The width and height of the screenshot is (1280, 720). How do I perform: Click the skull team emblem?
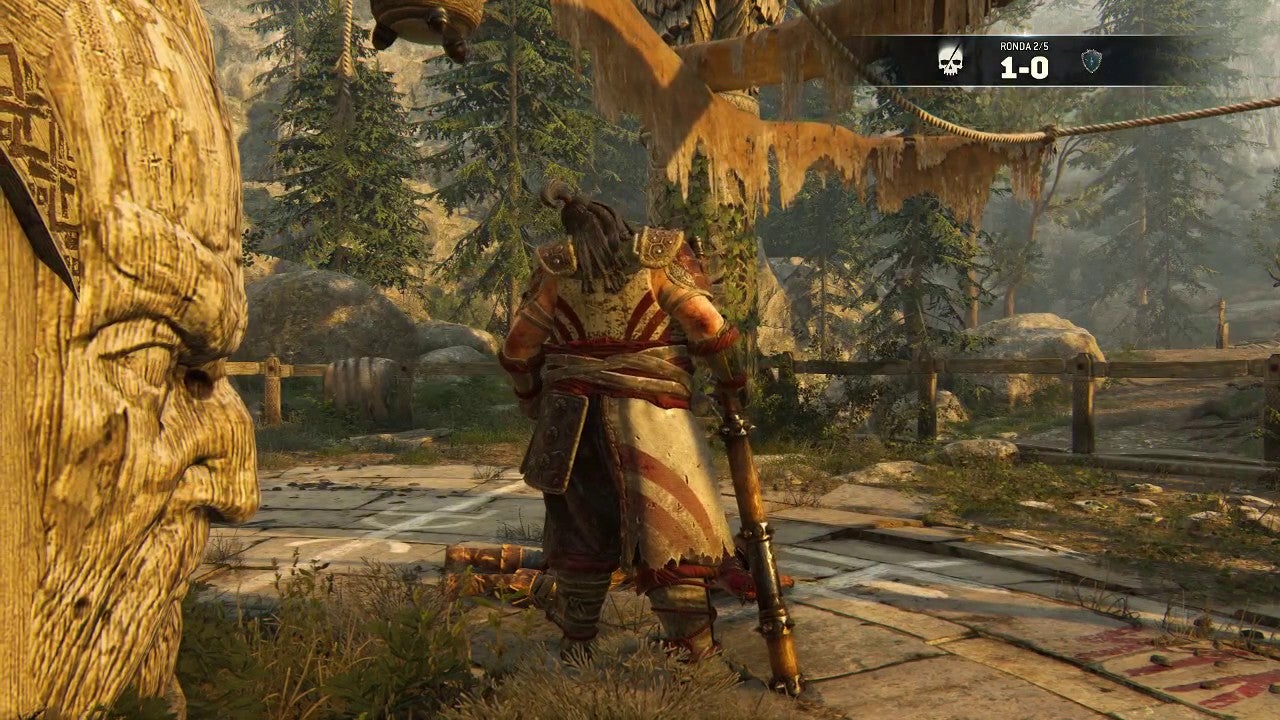coord(951,61)
